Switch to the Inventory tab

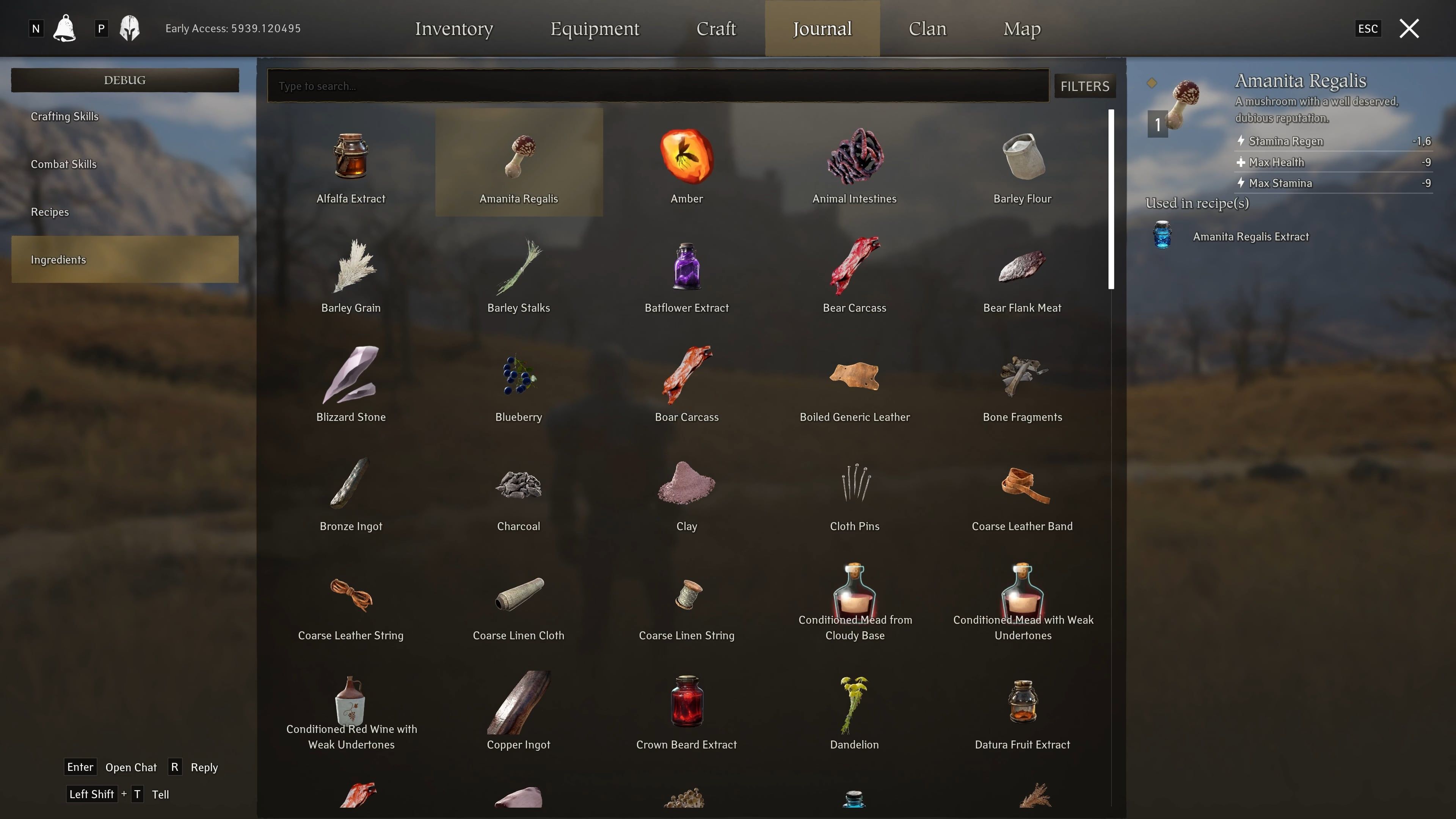[x=454, y=28]
